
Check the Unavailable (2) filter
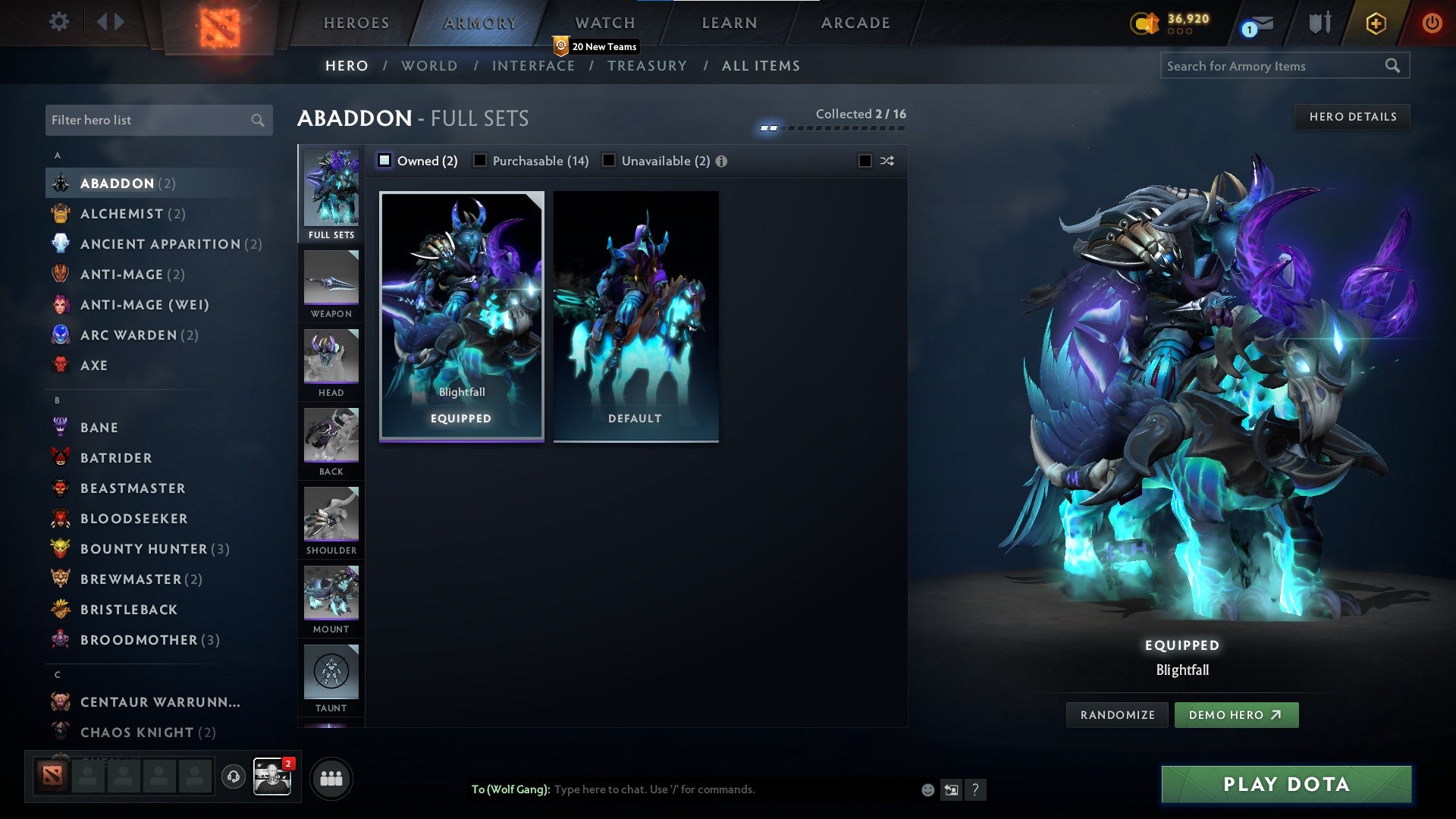pyautogui.click(x=608, y=161)
